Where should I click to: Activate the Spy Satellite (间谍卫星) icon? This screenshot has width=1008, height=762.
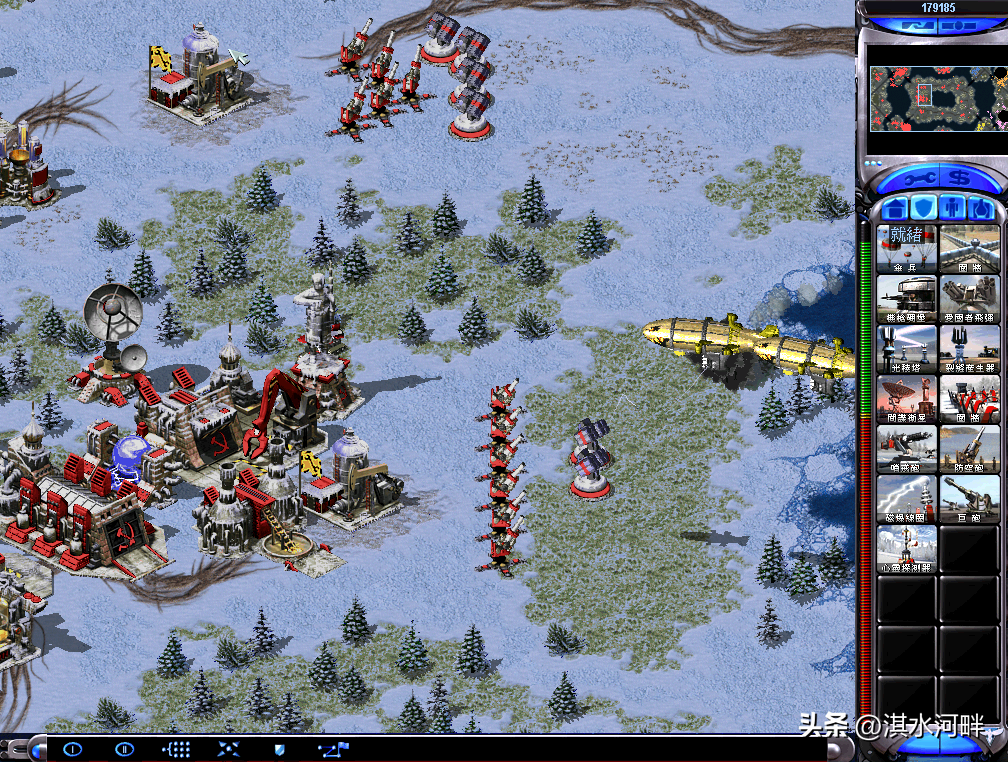(x=907, y=398)
